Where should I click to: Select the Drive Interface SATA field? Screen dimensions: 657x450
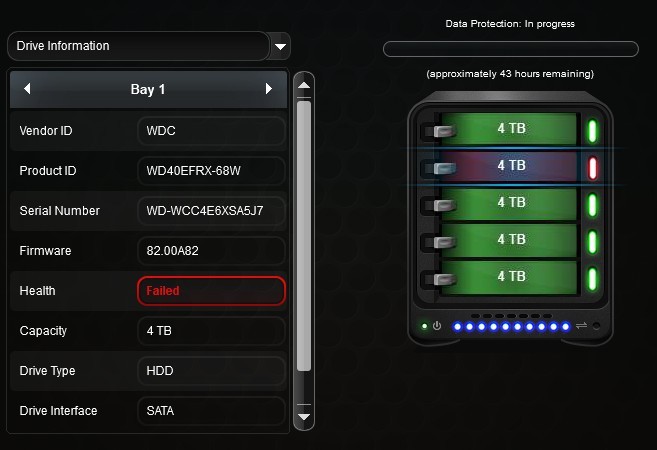pos(211,411)
